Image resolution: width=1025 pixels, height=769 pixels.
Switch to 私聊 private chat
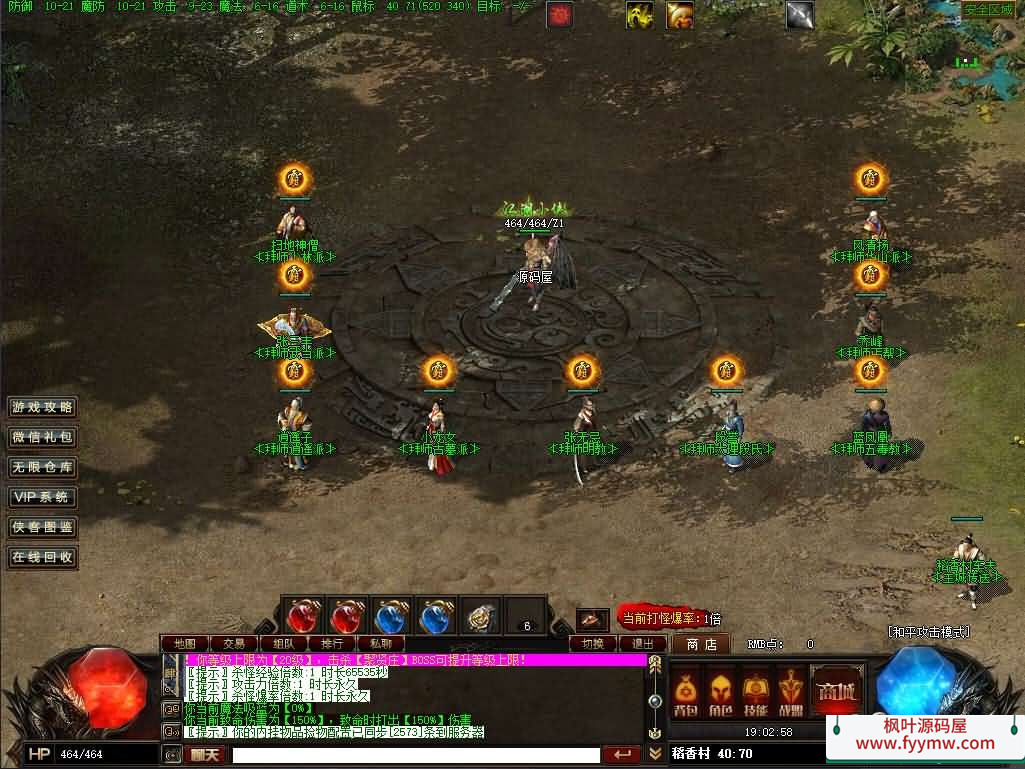tap(381, 644)
